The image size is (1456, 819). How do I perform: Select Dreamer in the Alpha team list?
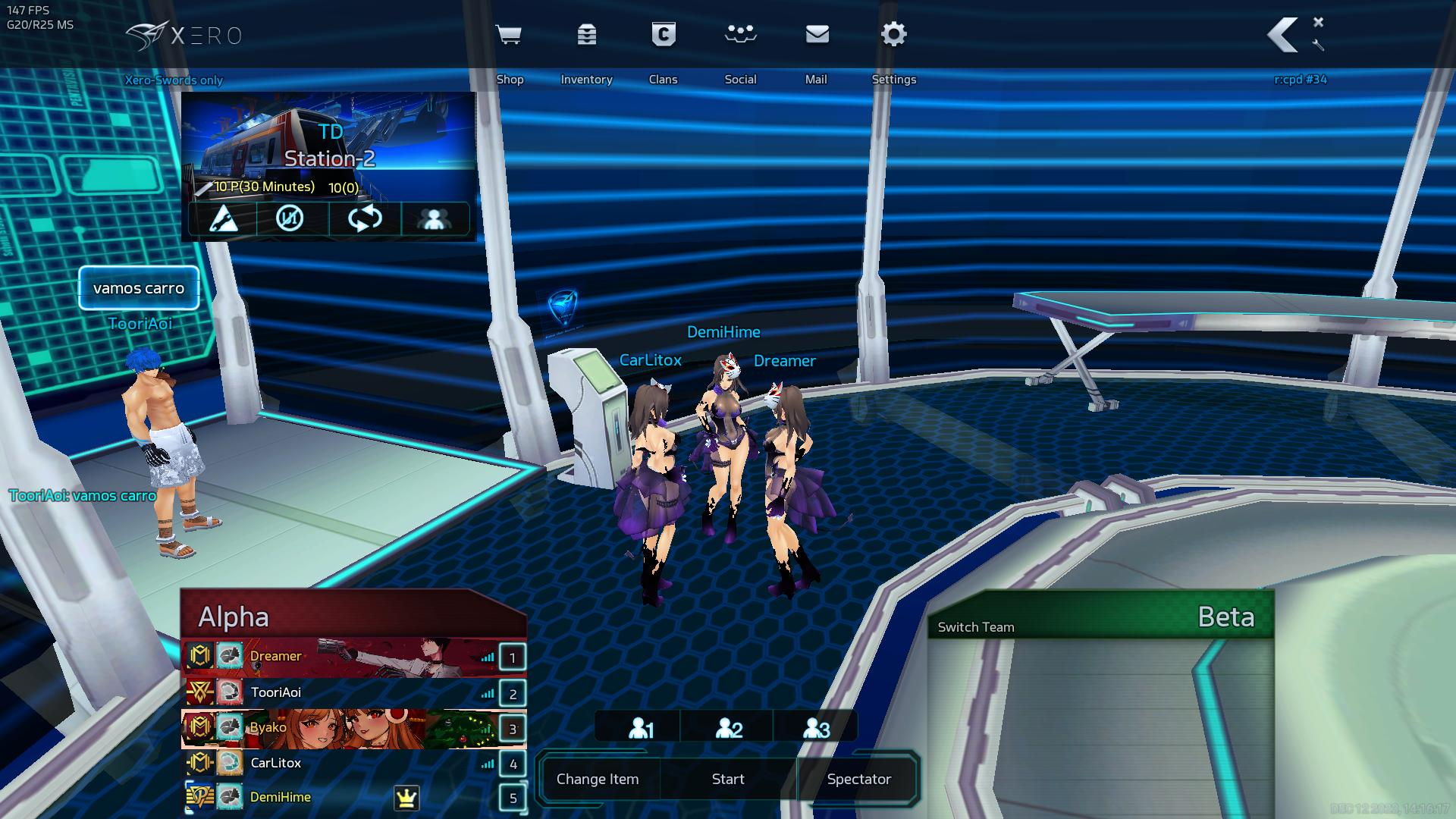click(x=276, y=657)
